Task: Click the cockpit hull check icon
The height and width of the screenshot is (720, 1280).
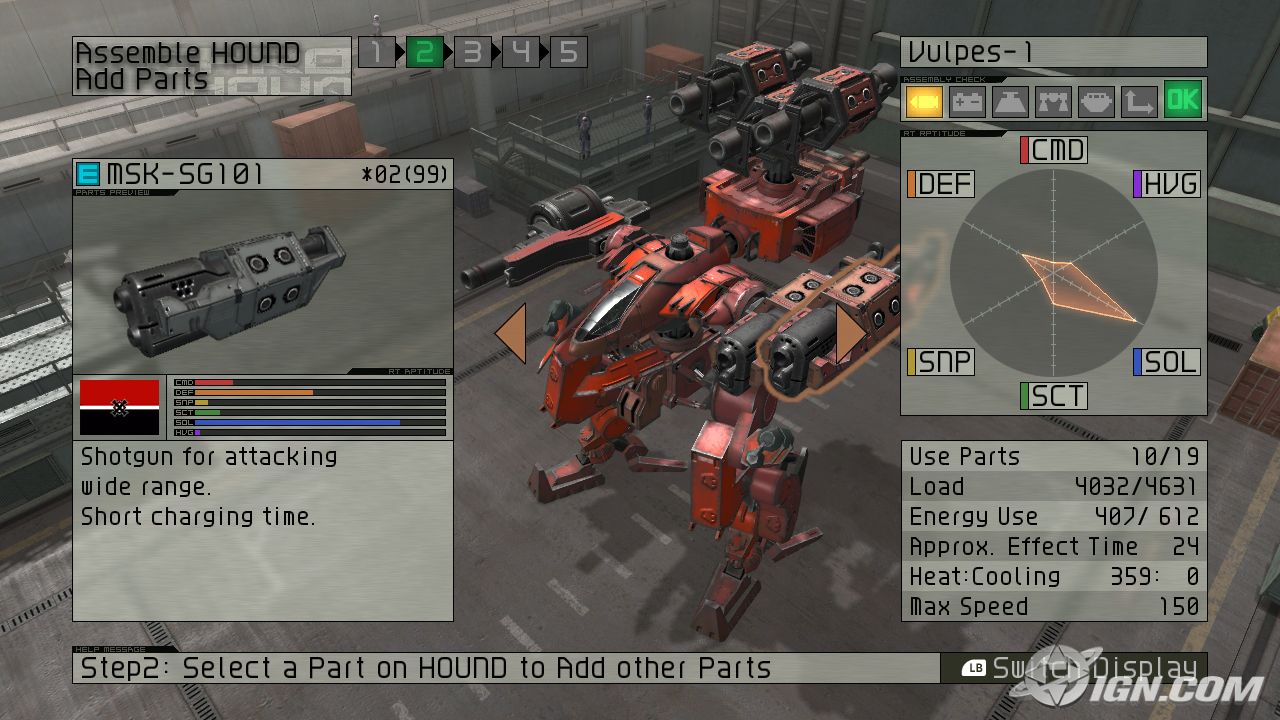Action: click(x=1096, y=101)
